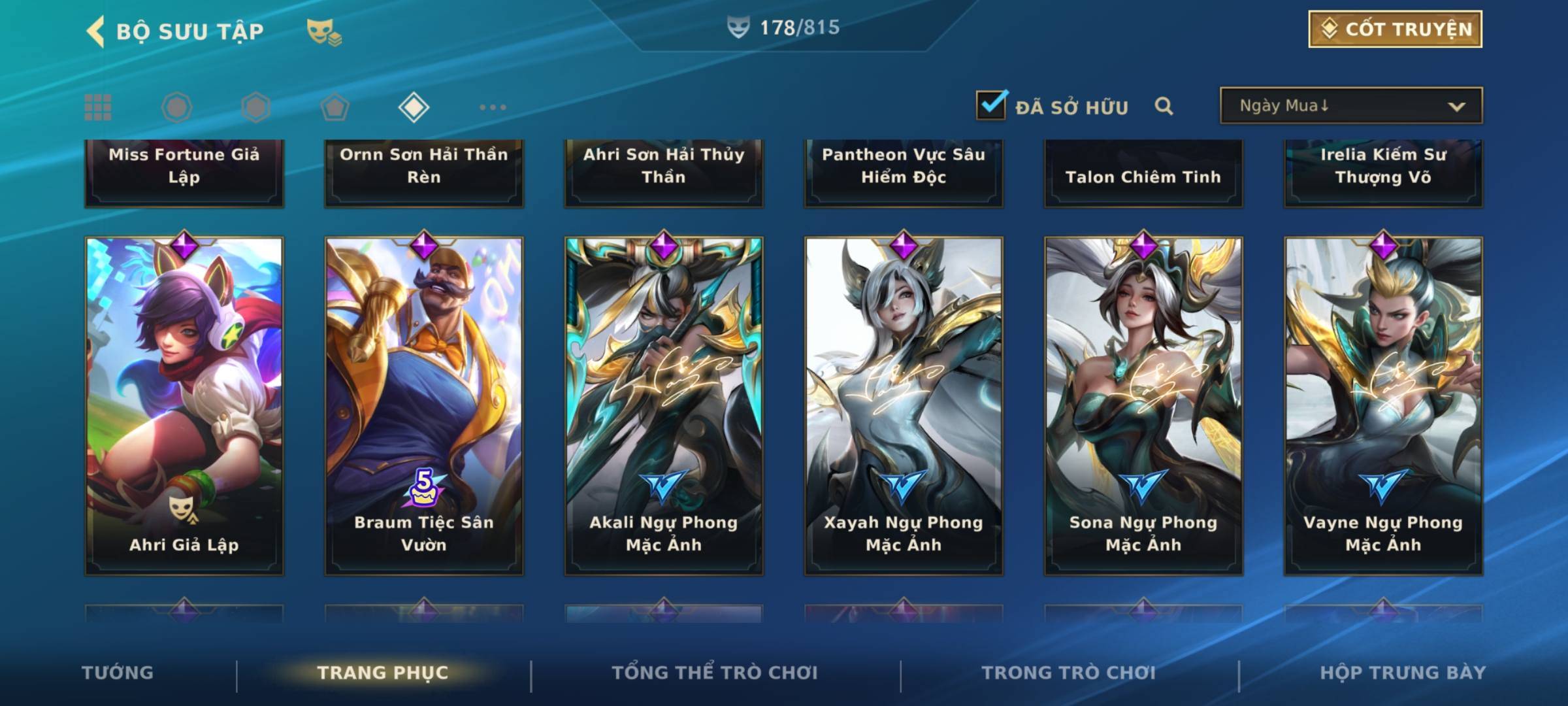Toggle the Đã Sở Hữu checkbox
This screenshot has height=706, width=1568.
pos(991,105)
